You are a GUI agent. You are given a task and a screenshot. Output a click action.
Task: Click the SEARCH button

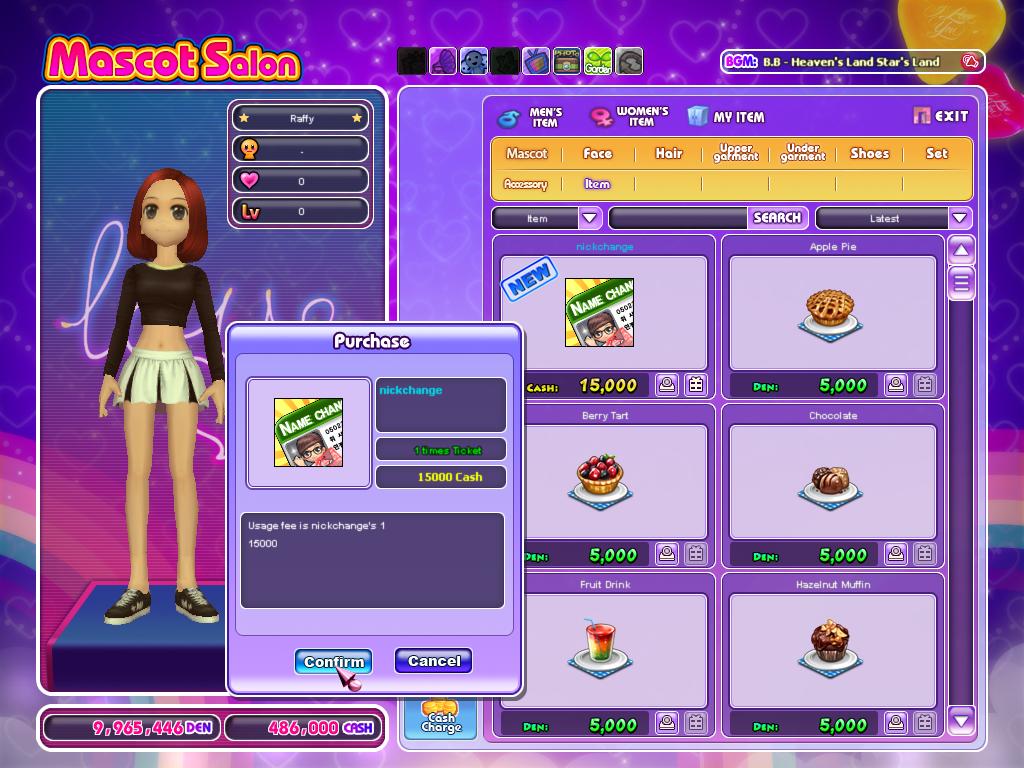tap(776, 217)
